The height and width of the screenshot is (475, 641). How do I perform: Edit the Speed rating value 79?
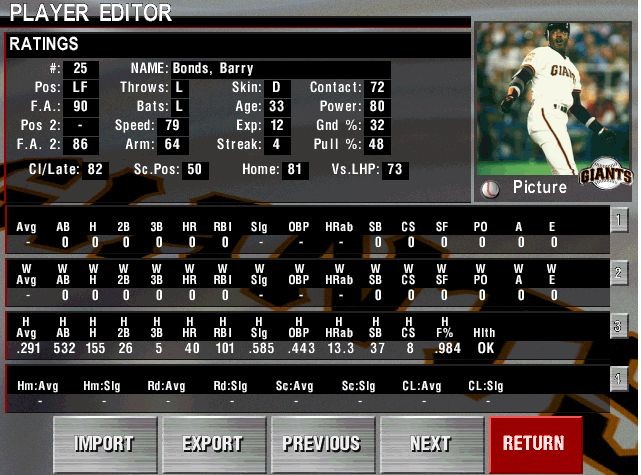coord(172,126)
